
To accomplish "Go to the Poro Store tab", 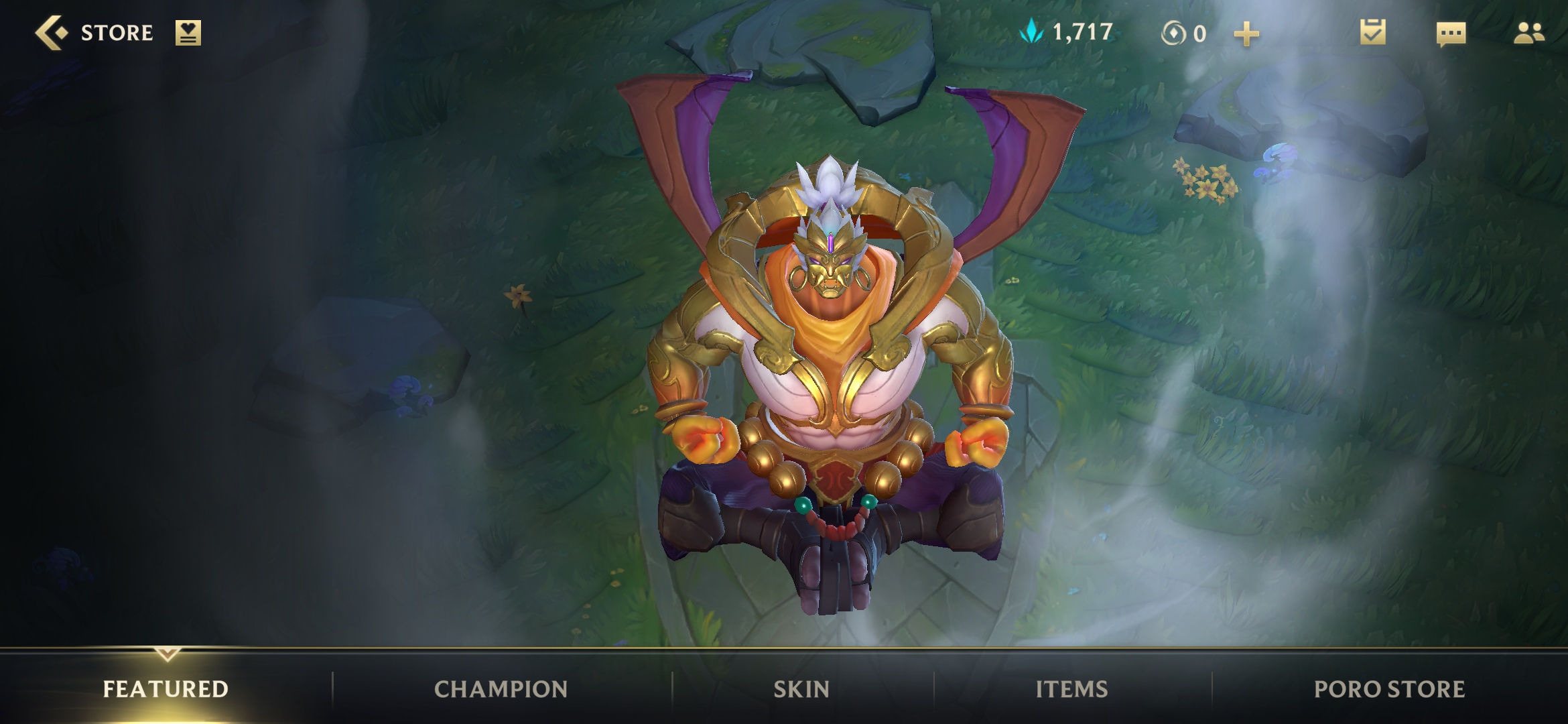I will [x=1389, y=689].
